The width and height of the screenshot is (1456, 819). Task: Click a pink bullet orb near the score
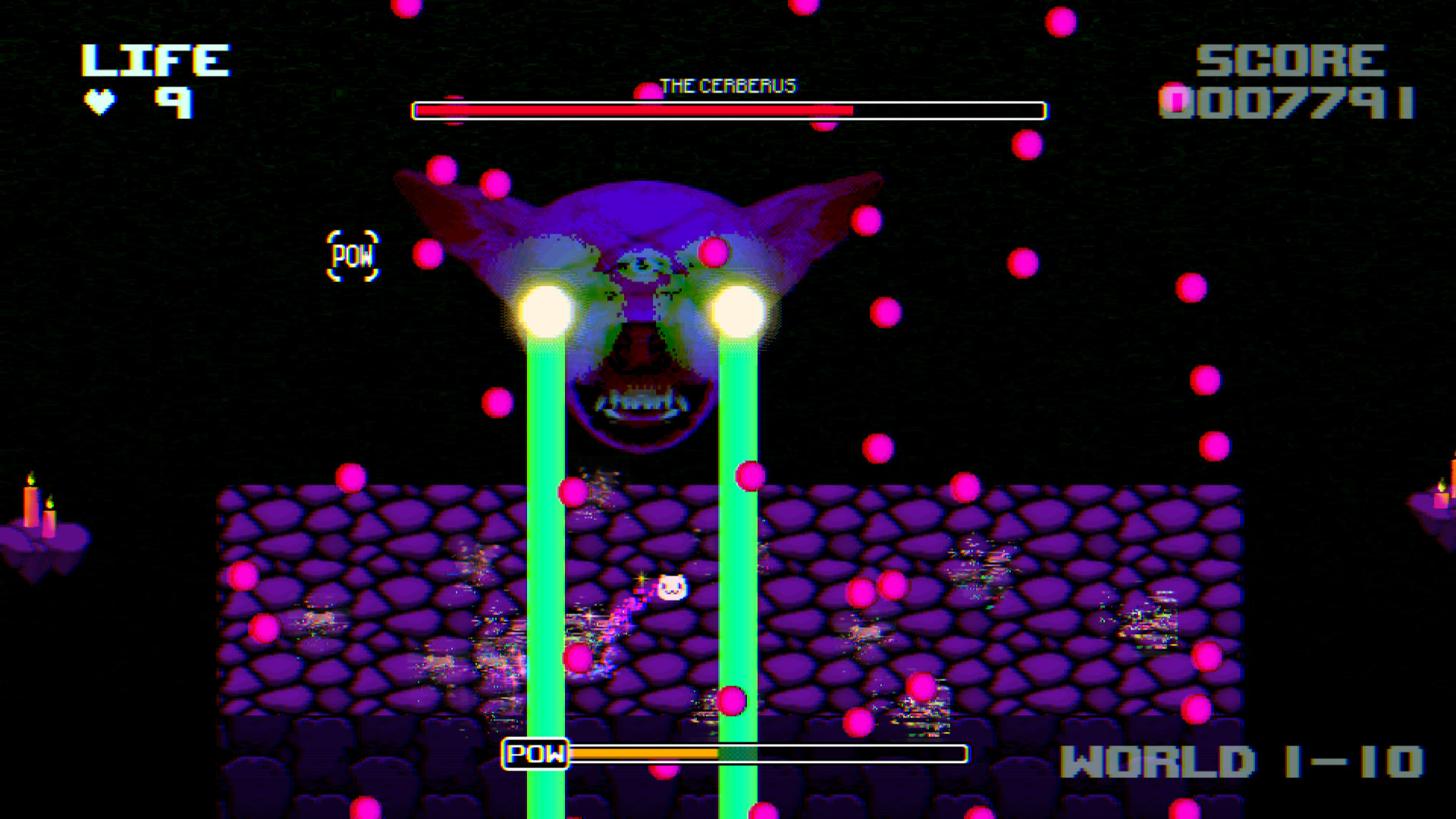[x=1175, y=98]
